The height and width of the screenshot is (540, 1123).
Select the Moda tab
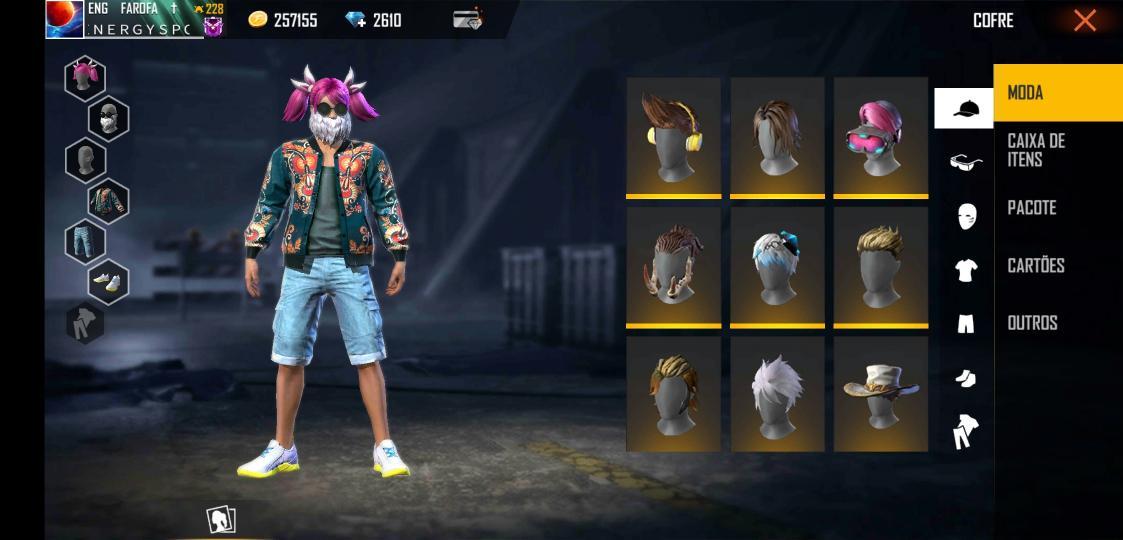pyautogui.click(x=1026, y=93)
